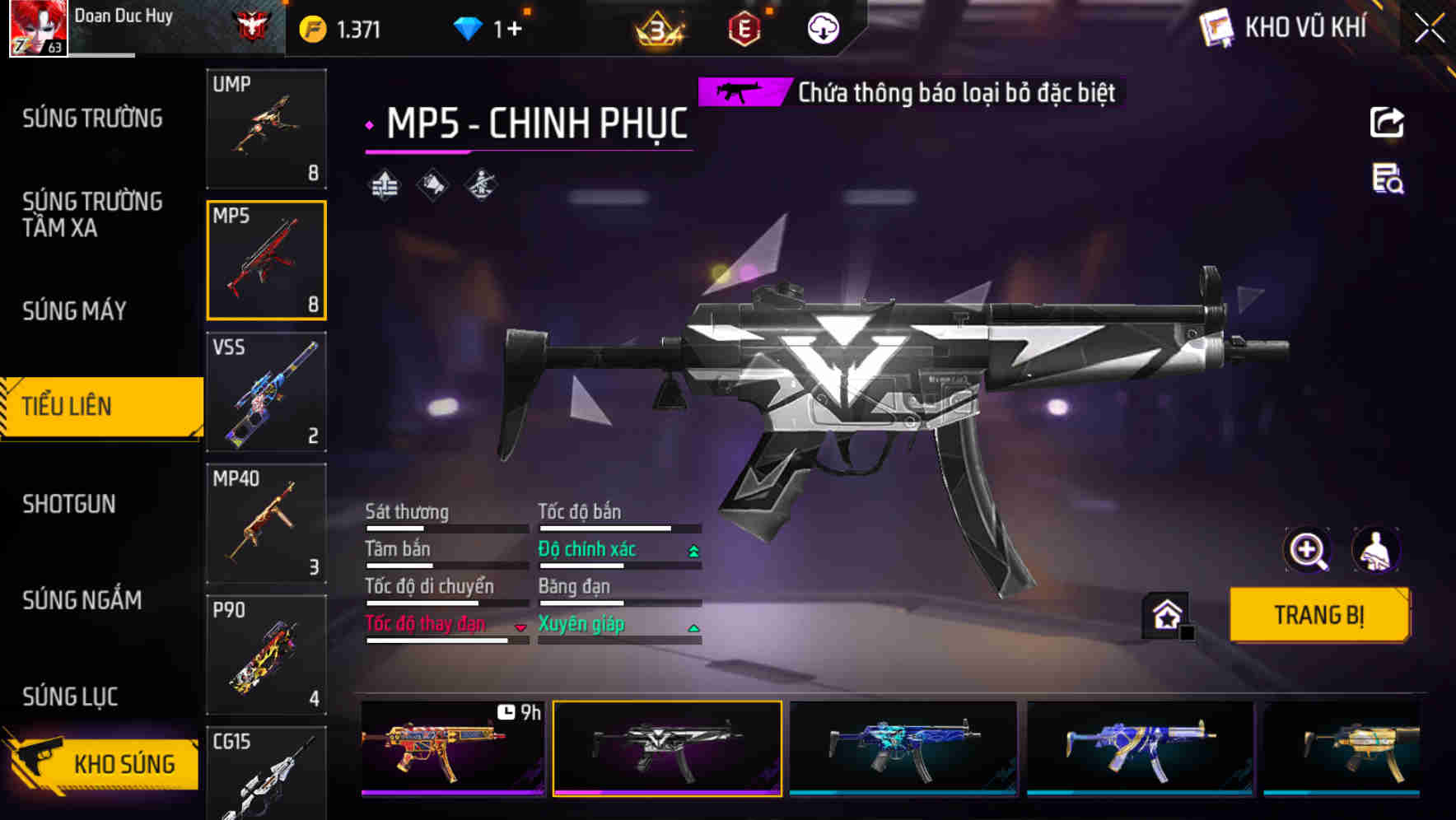Click the share icon for this skin
Viewport: 1456px width, 820px height.
point(1387,123)
